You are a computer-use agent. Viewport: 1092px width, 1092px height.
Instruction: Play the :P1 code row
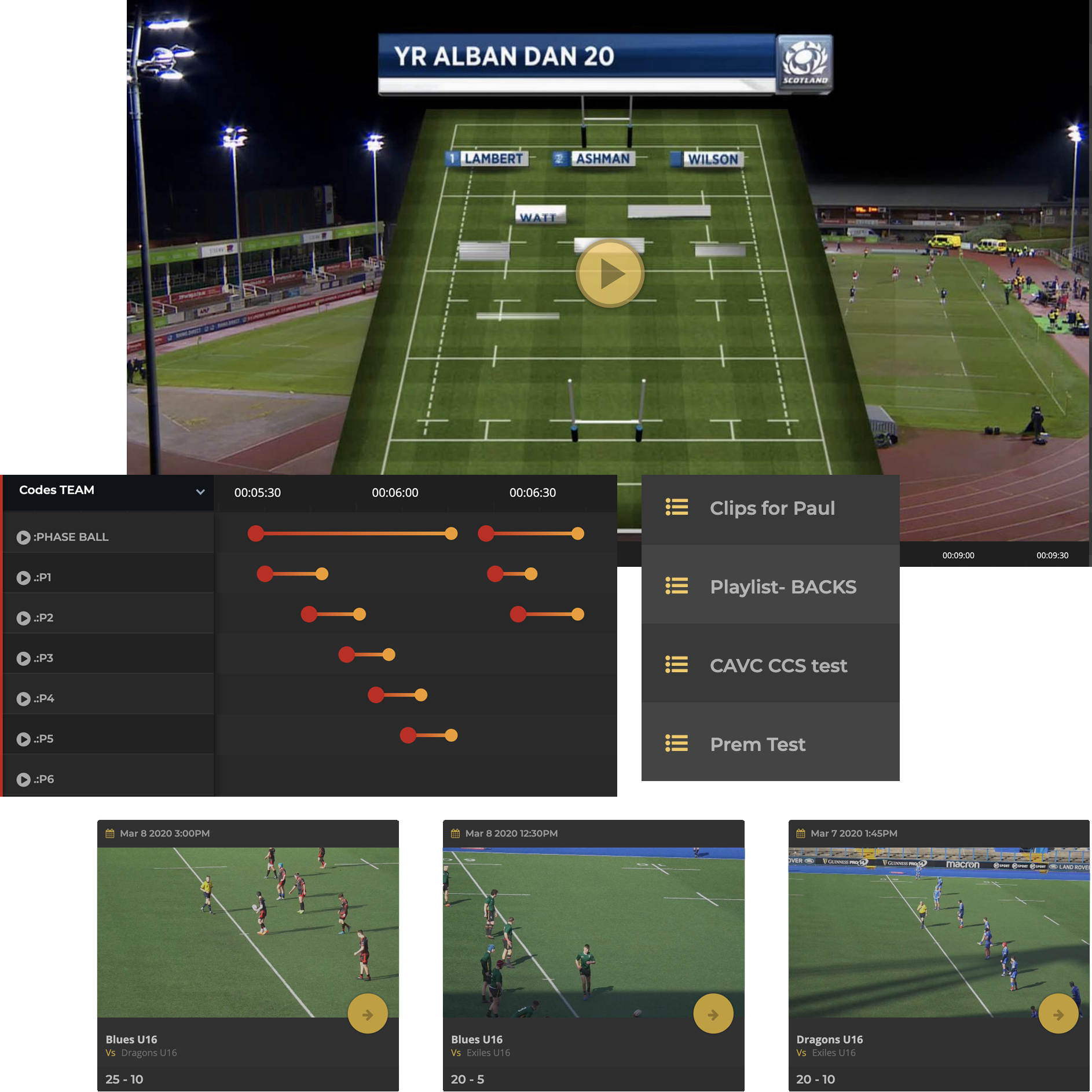click(23, 578)
